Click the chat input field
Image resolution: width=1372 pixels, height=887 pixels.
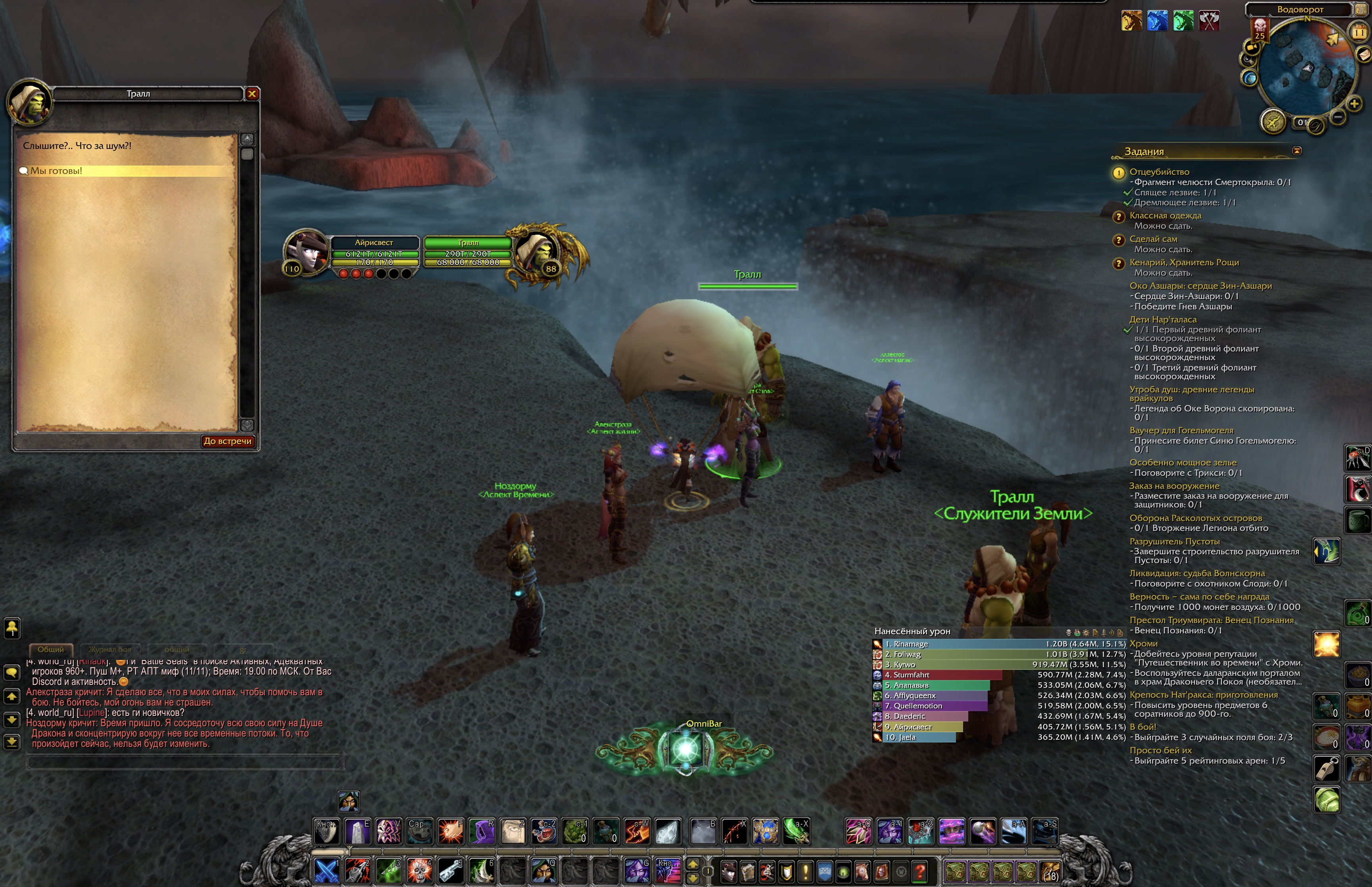184,763
